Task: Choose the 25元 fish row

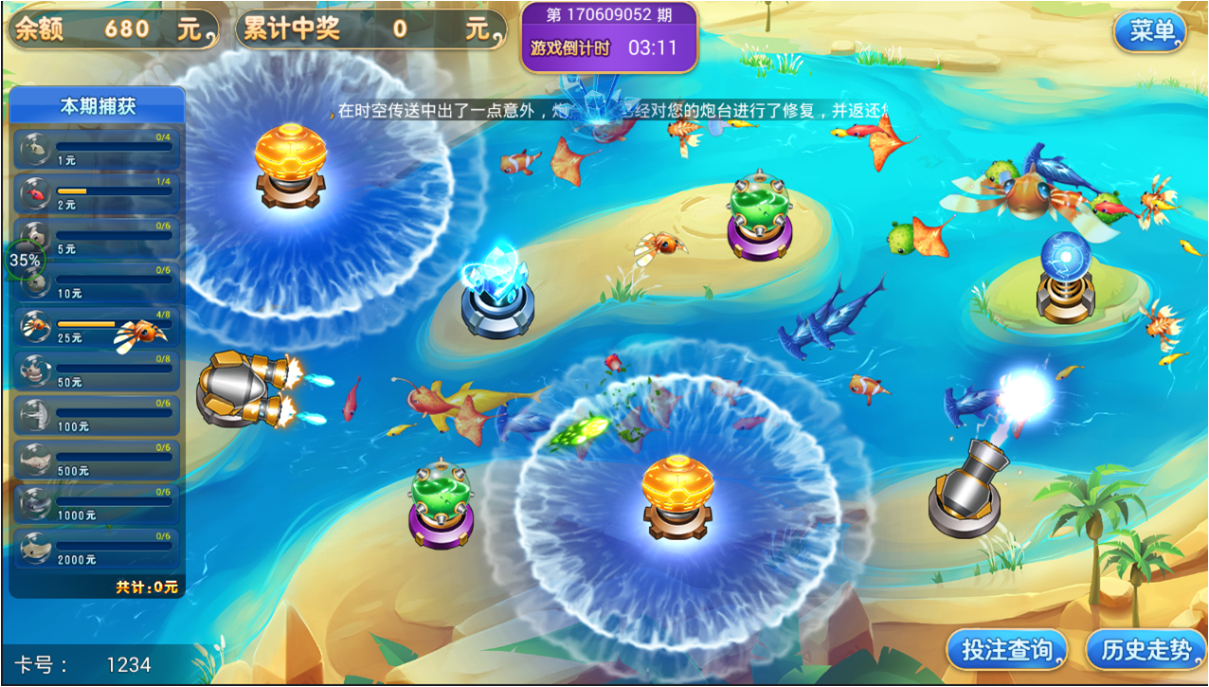Action: click(x=97, y=326)
